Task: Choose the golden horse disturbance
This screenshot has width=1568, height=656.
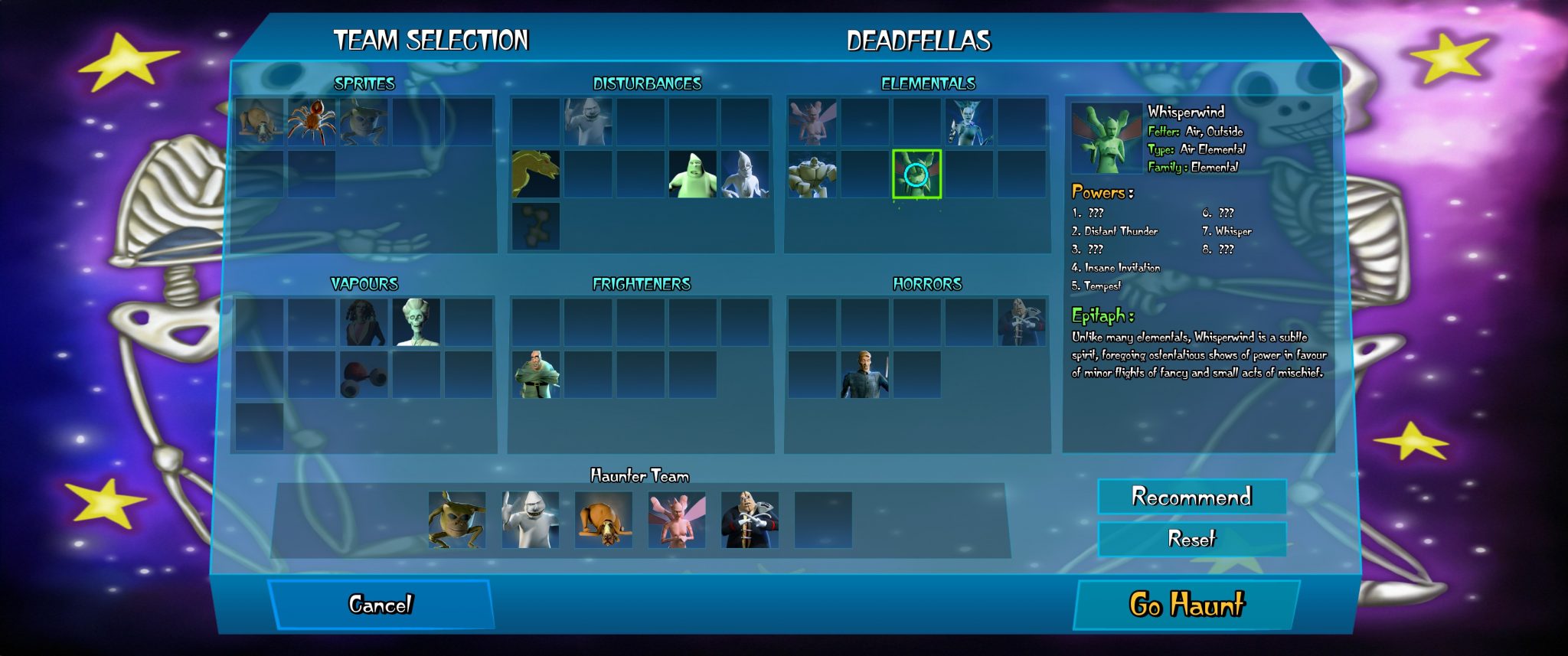Action: point(535,174)
